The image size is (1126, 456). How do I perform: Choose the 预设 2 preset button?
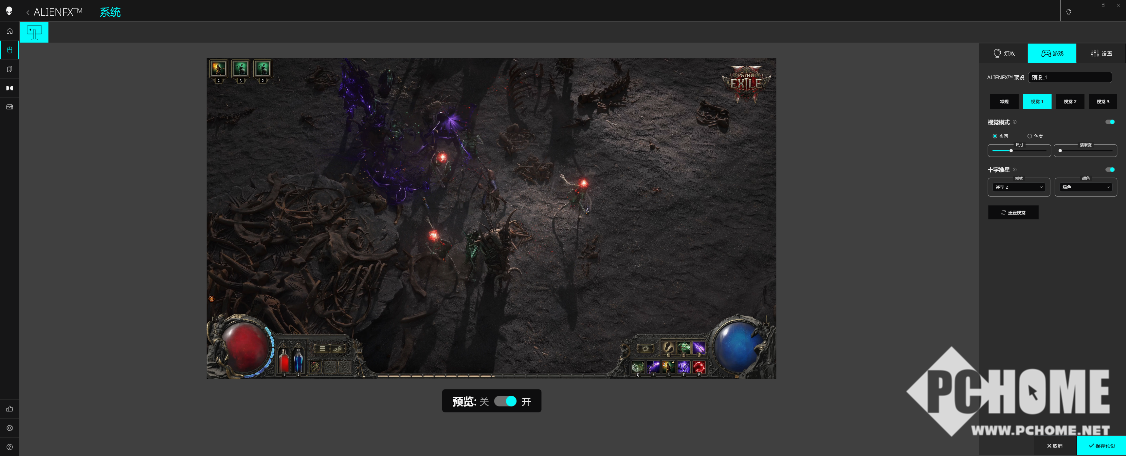[x=1070, y=101]
